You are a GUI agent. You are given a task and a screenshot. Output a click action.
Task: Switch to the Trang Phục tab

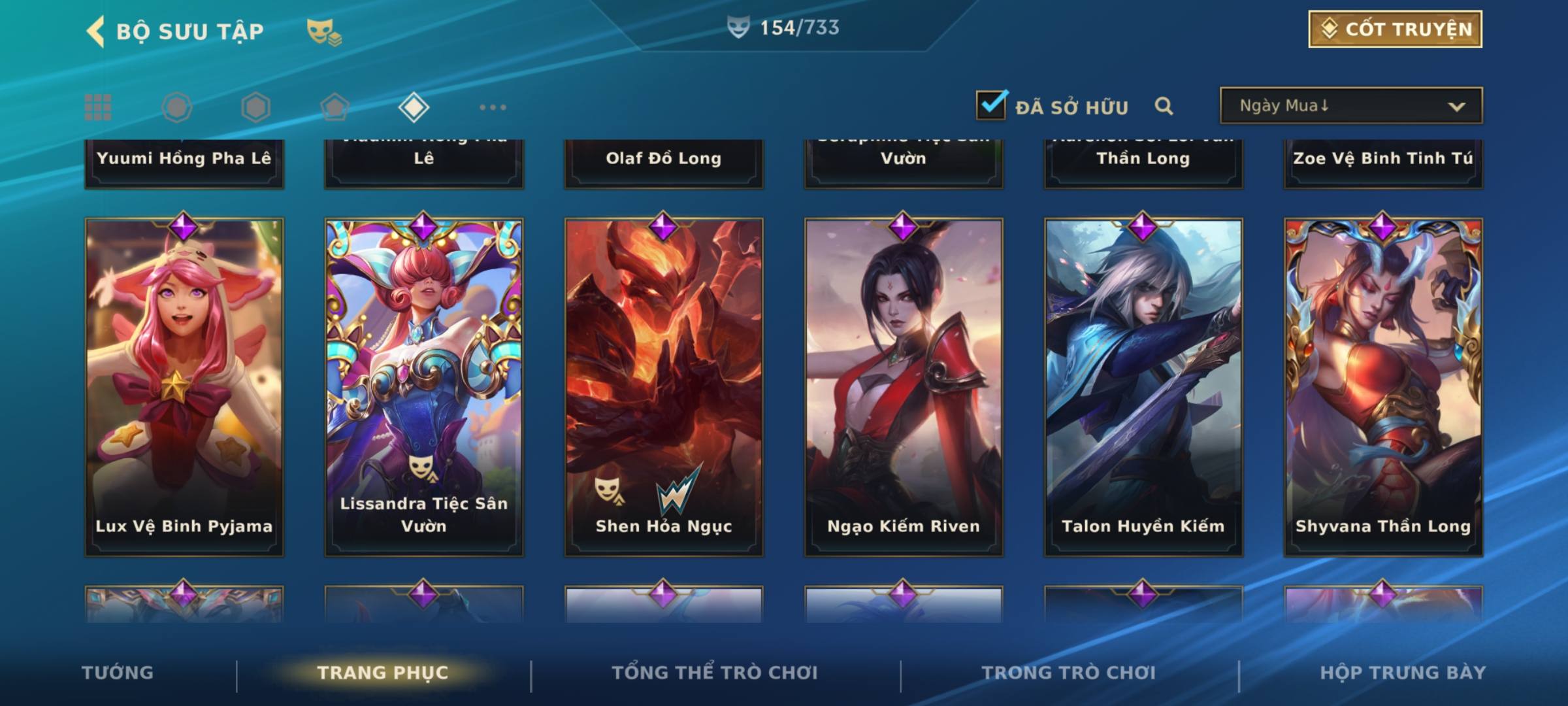[x=383, y=673]
